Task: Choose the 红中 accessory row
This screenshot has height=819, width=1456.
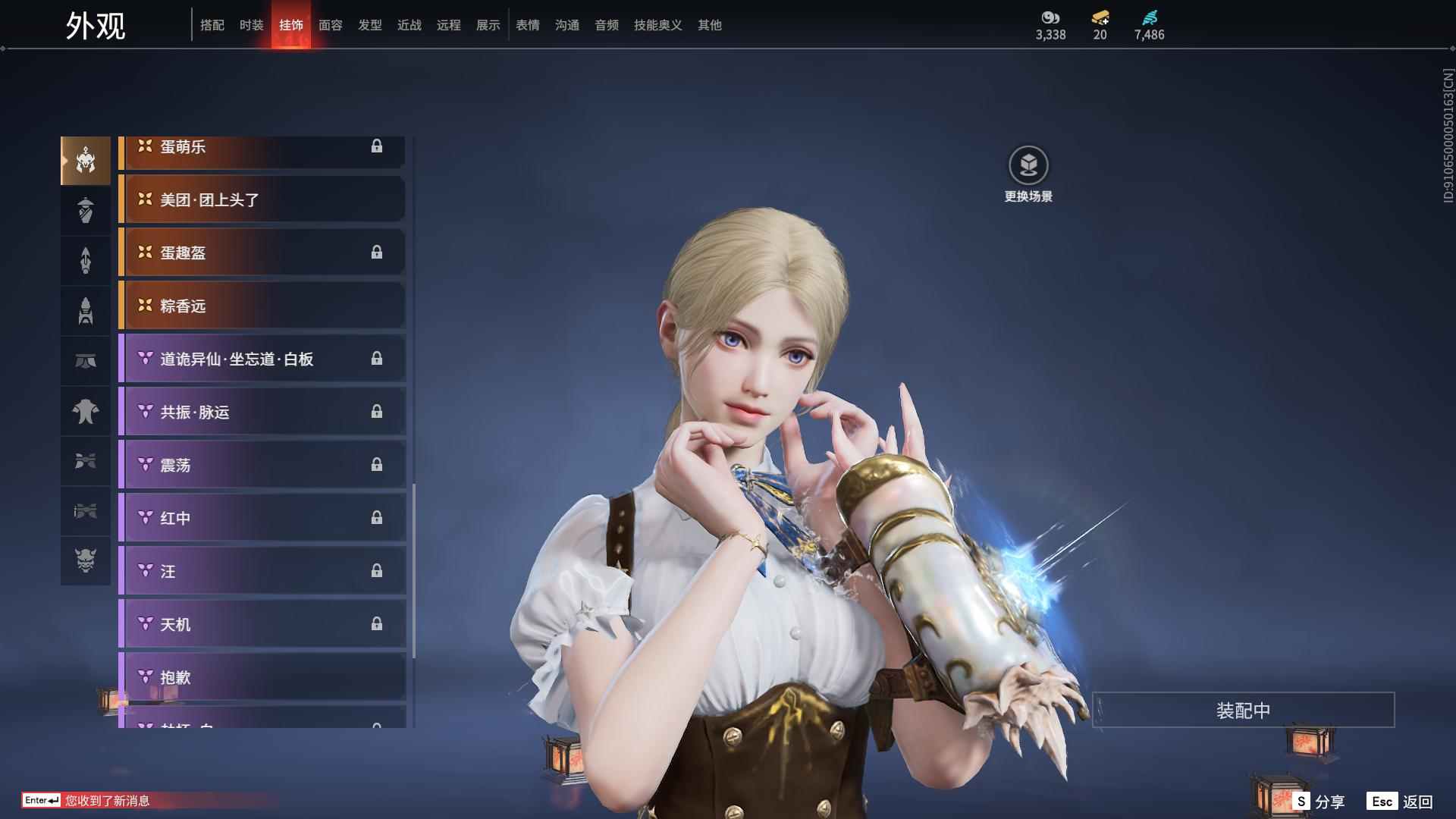Action: point(262,518)
